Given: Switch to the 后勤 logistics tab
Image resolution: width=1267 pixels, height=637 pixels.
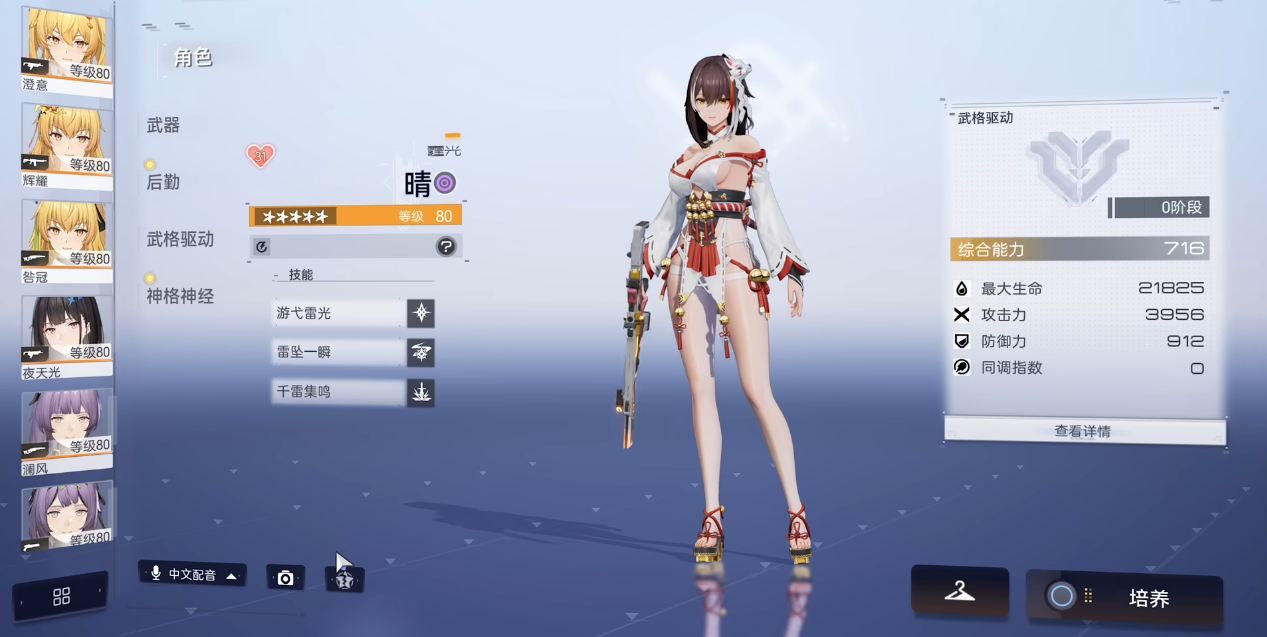Looking at the screenshot, I should pyautogui.click(x=163, y=182).
